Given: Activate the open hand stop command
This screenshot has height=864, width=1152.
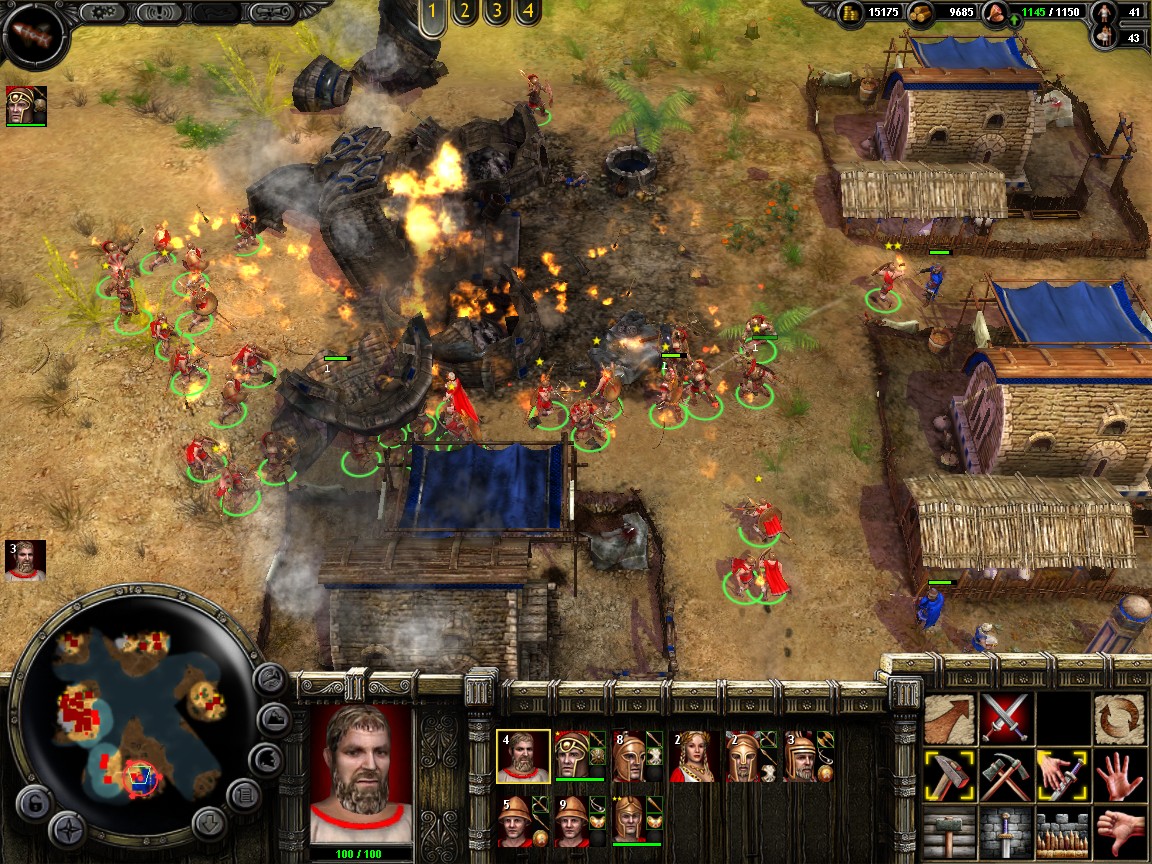Looking at the screenshot, I should tap(1117, 774).
